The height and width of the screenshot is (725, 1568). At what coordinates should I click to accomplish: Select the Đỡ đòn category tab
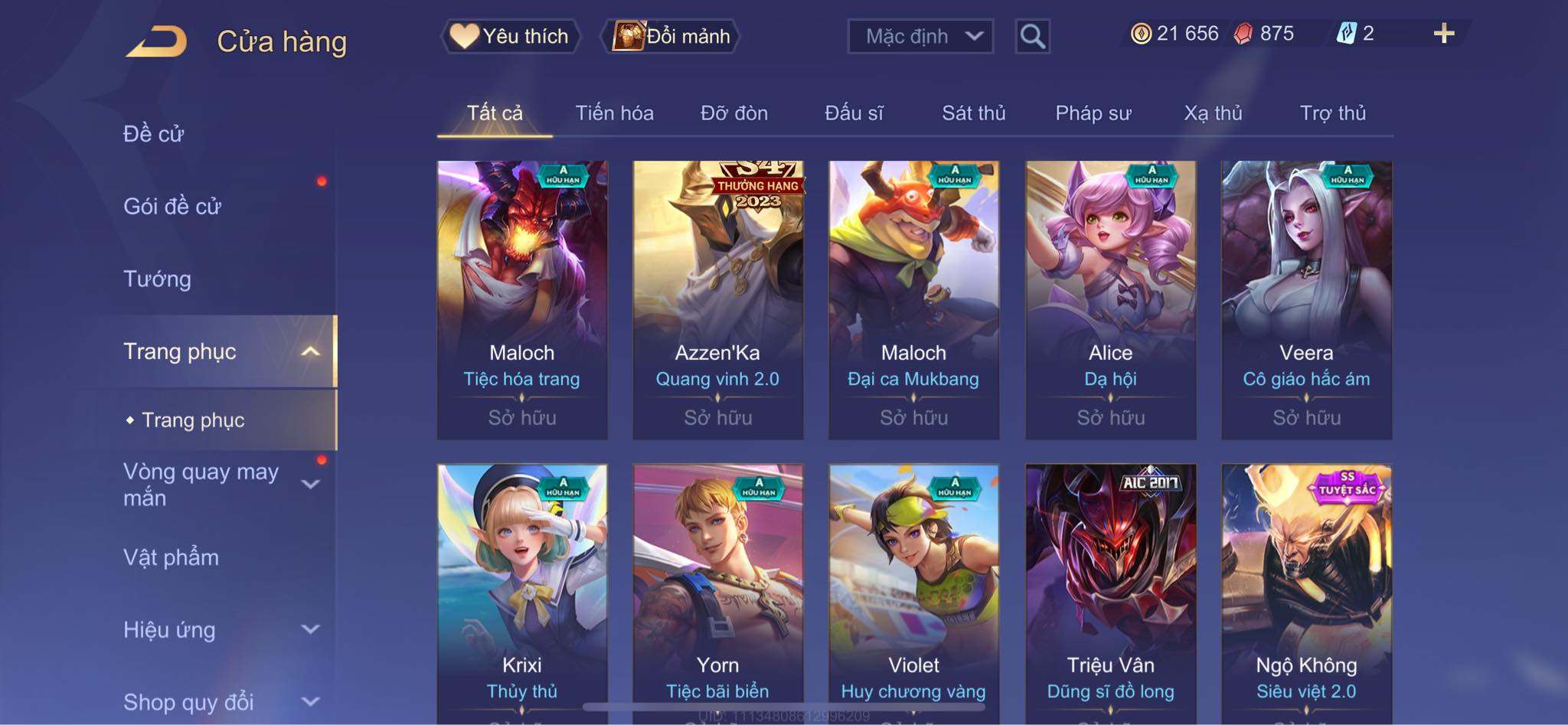(733, 113)
